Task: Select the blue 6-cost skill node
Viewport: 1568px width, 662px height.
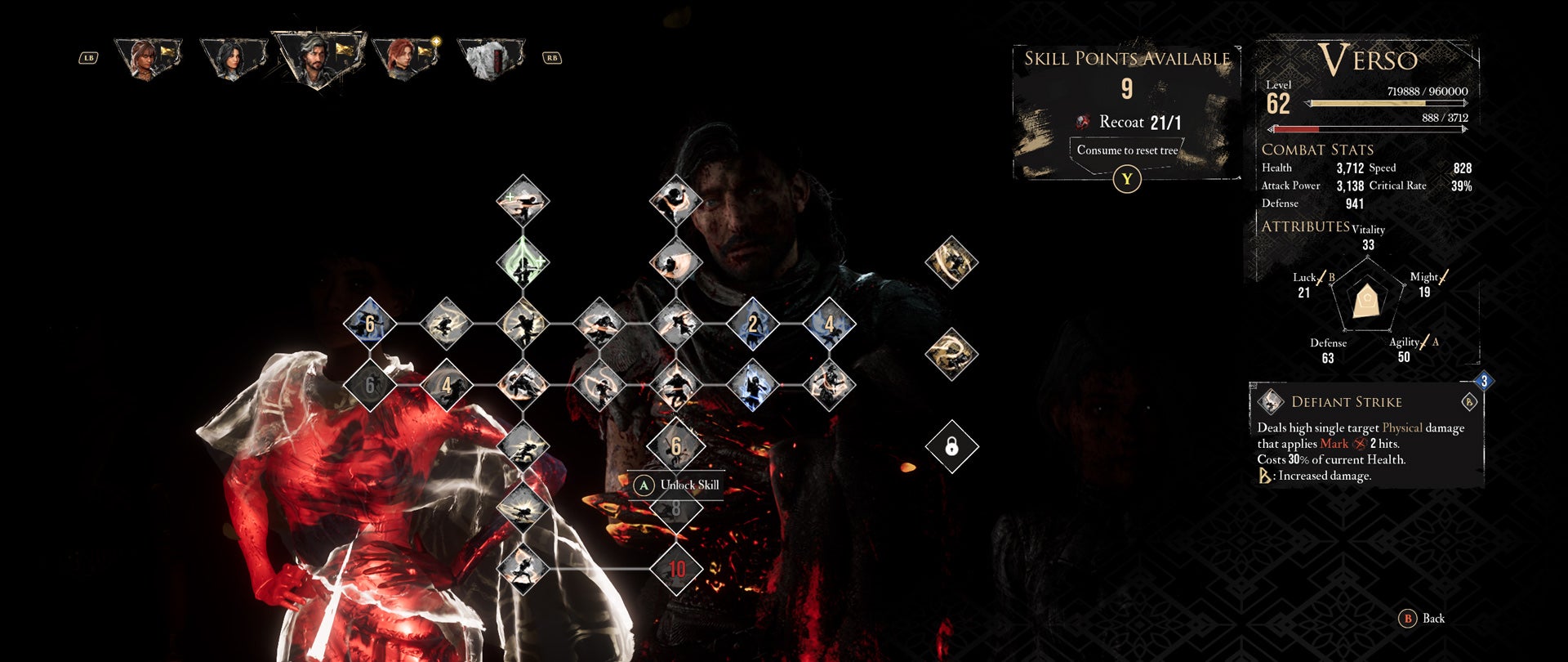Action: (x=370, y=324)
